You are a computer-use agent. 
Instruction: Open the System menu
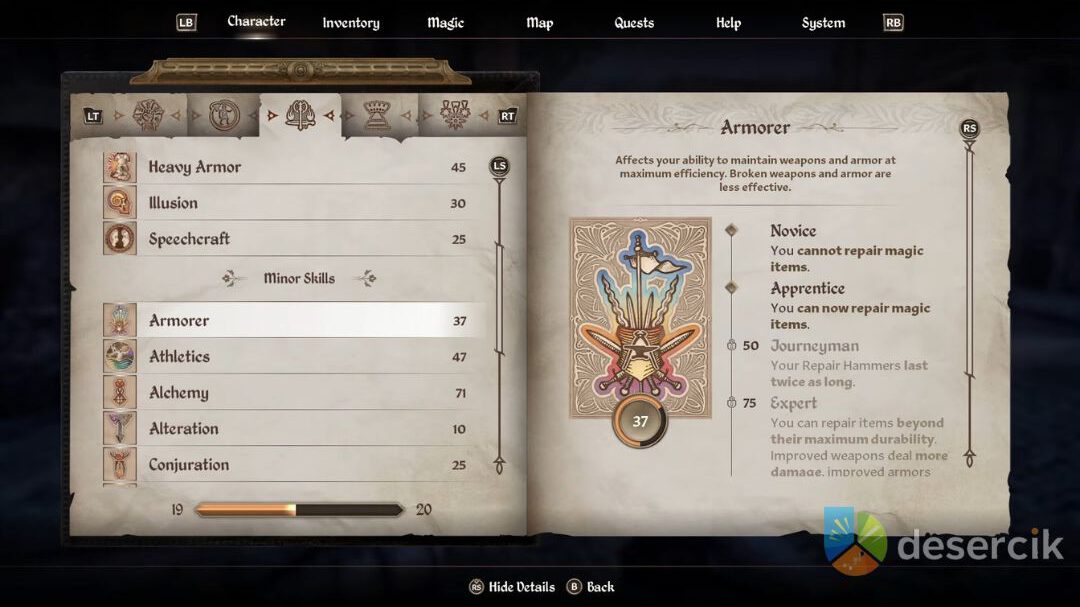(x=823, y=23)
